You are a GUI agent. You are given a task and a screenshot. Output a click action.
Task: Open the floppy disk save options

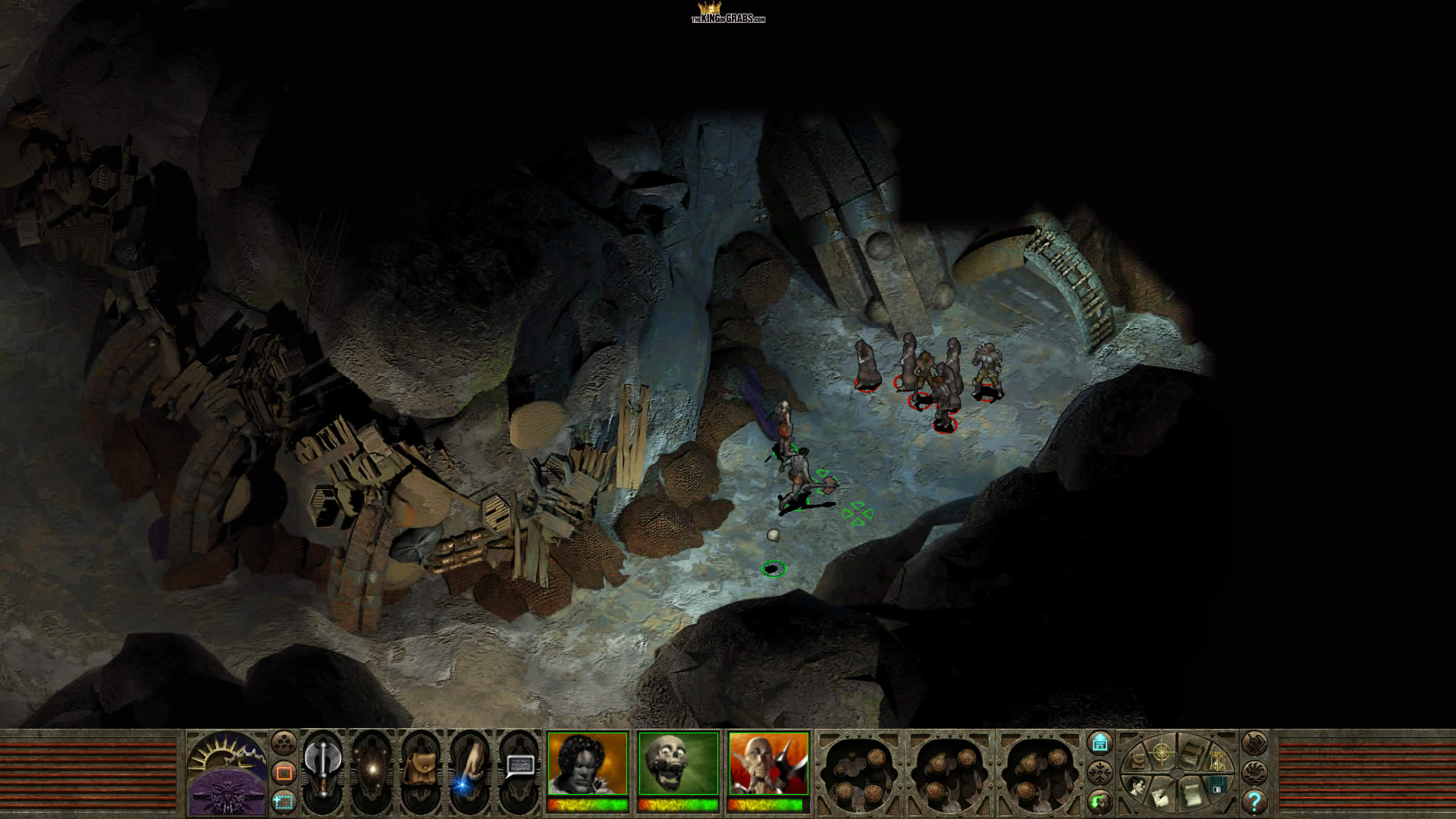pos(1216,785)
